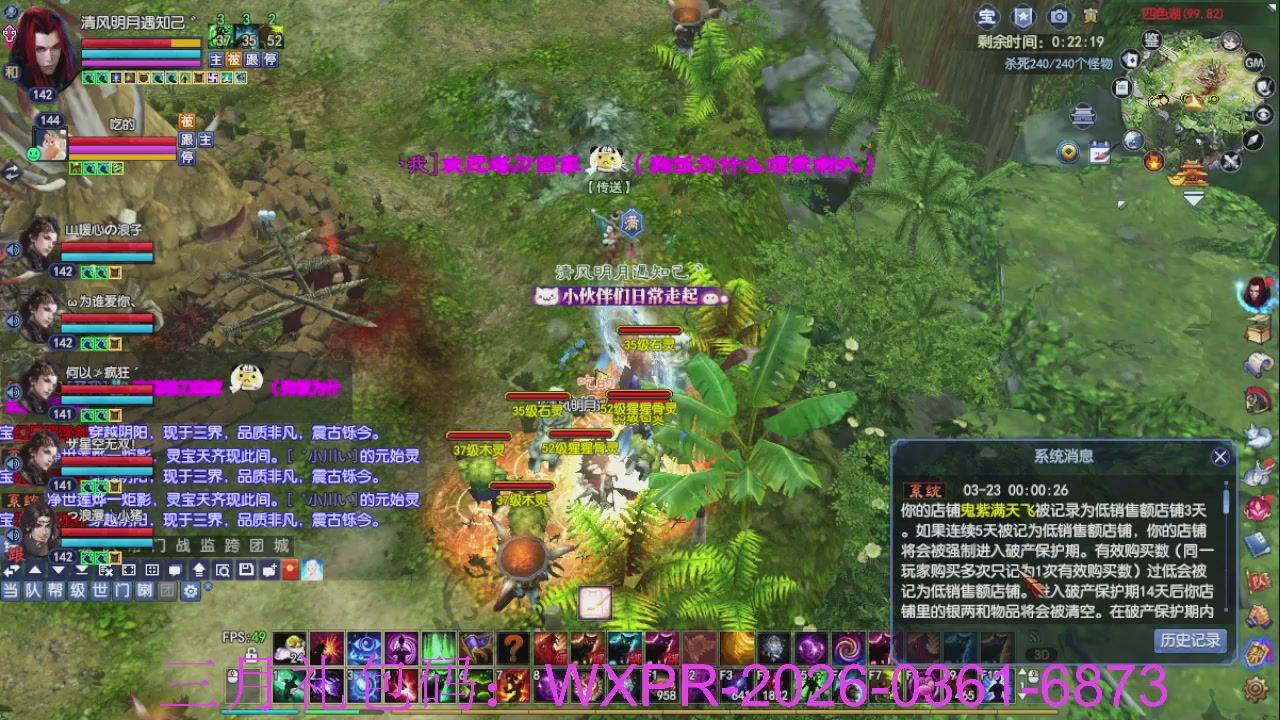Switch to the 世 world chat tab
The image size is (1280, 720).
(x=100, y=591)
